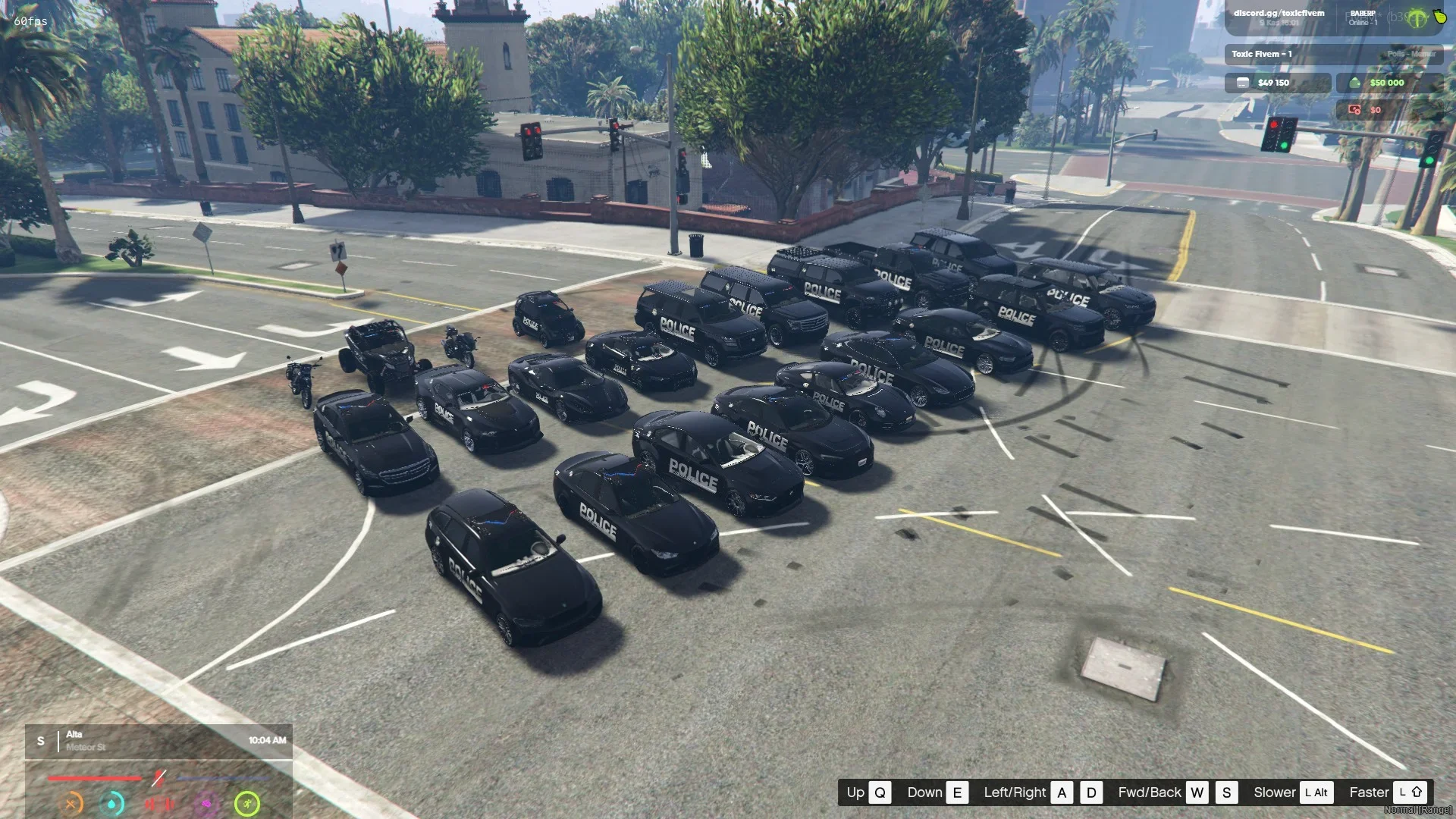Click the orange hunger status icon
This screenshot has height=819, width=1456.
[71, 803]
